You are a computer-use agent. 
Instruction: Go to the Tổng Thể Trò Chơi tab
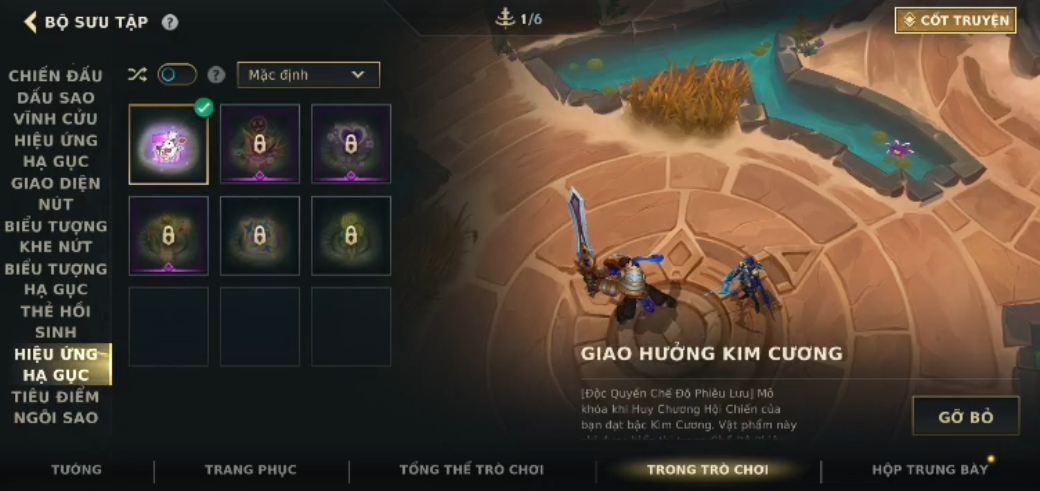pyautogui.click(x=471, y=469)
